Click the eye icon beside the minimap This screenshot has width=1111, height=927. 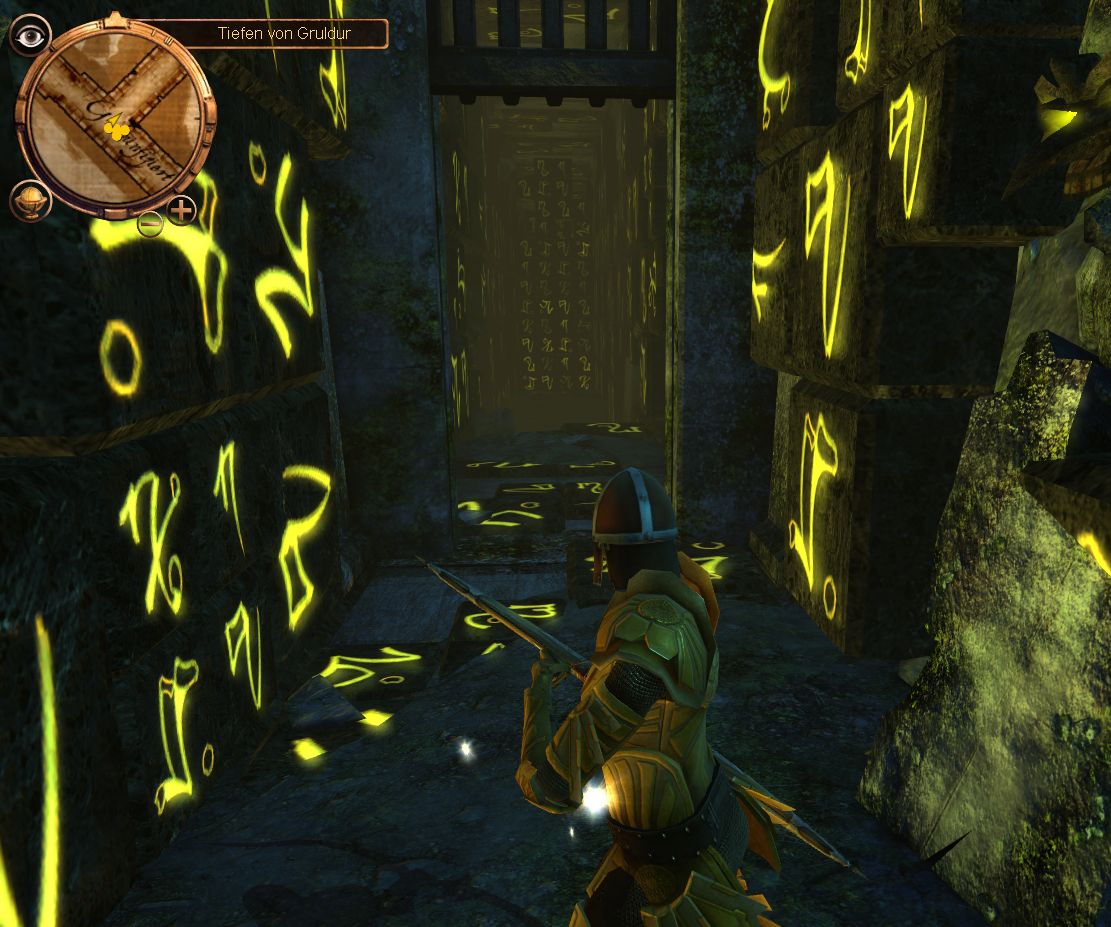click(x=30, y=35)
